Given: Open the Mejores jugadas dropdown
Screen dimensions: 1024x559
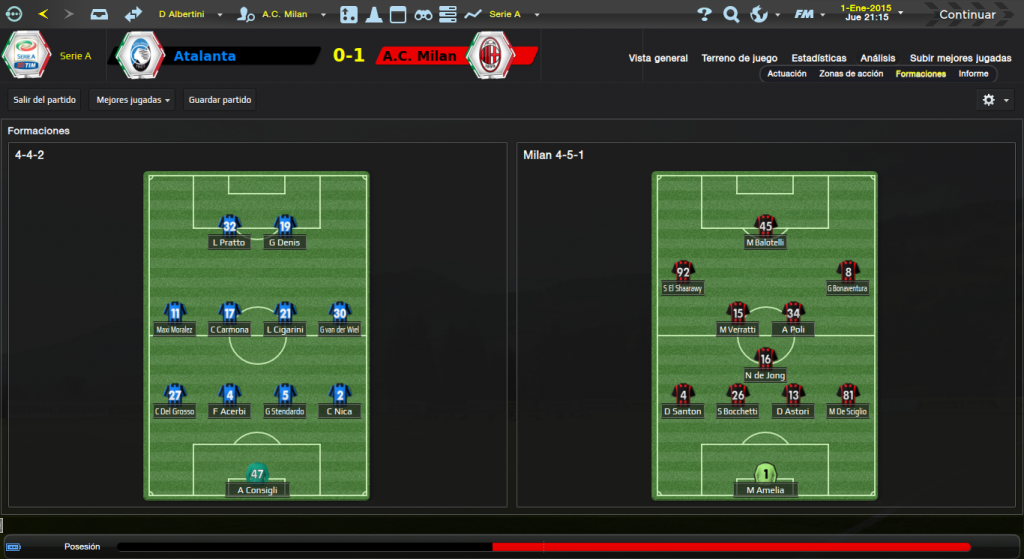Looking at the screenshot, I should tap(132, 100).
